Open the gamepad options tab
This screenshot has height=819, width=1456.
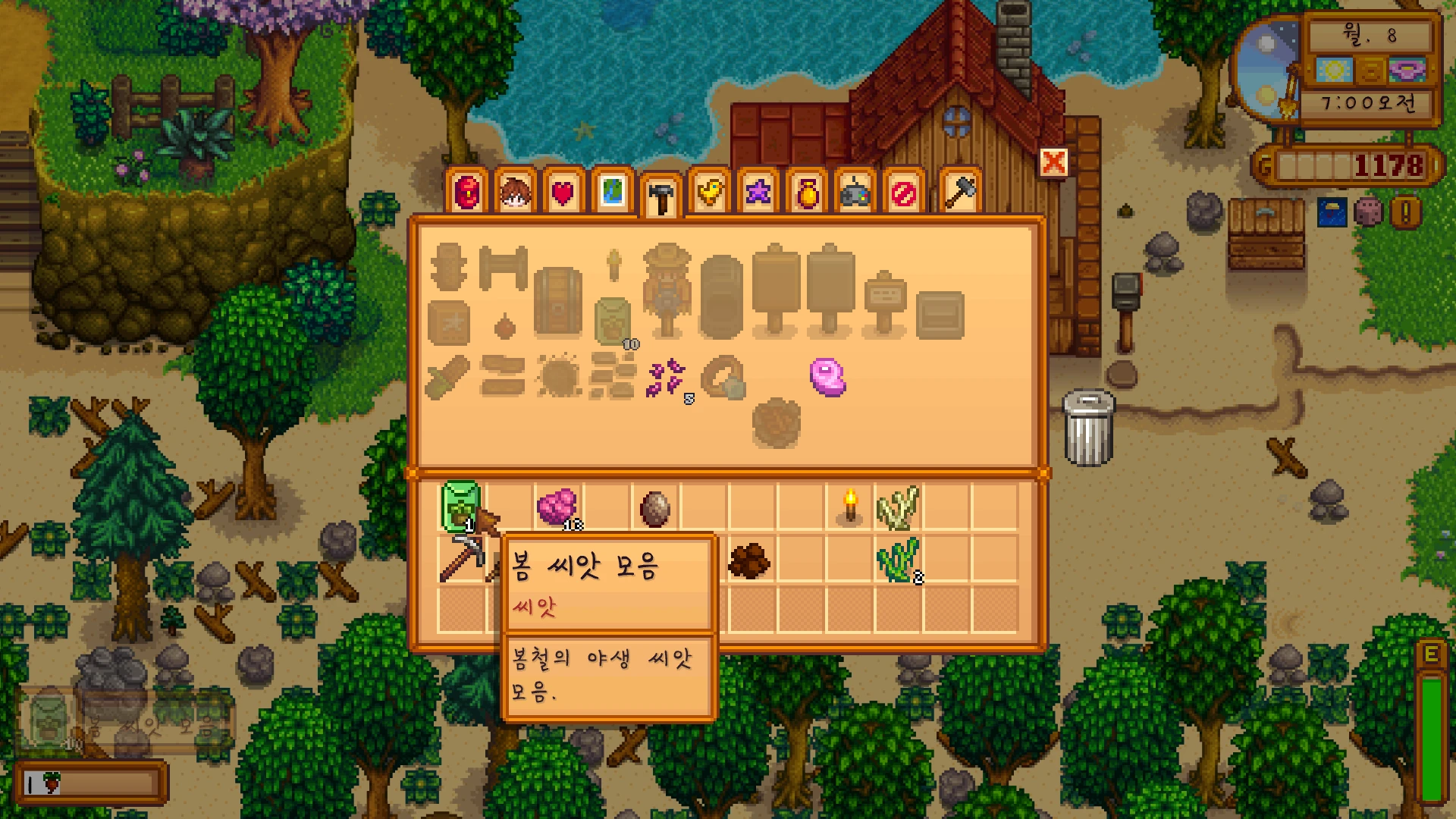[x=855, y=193]
